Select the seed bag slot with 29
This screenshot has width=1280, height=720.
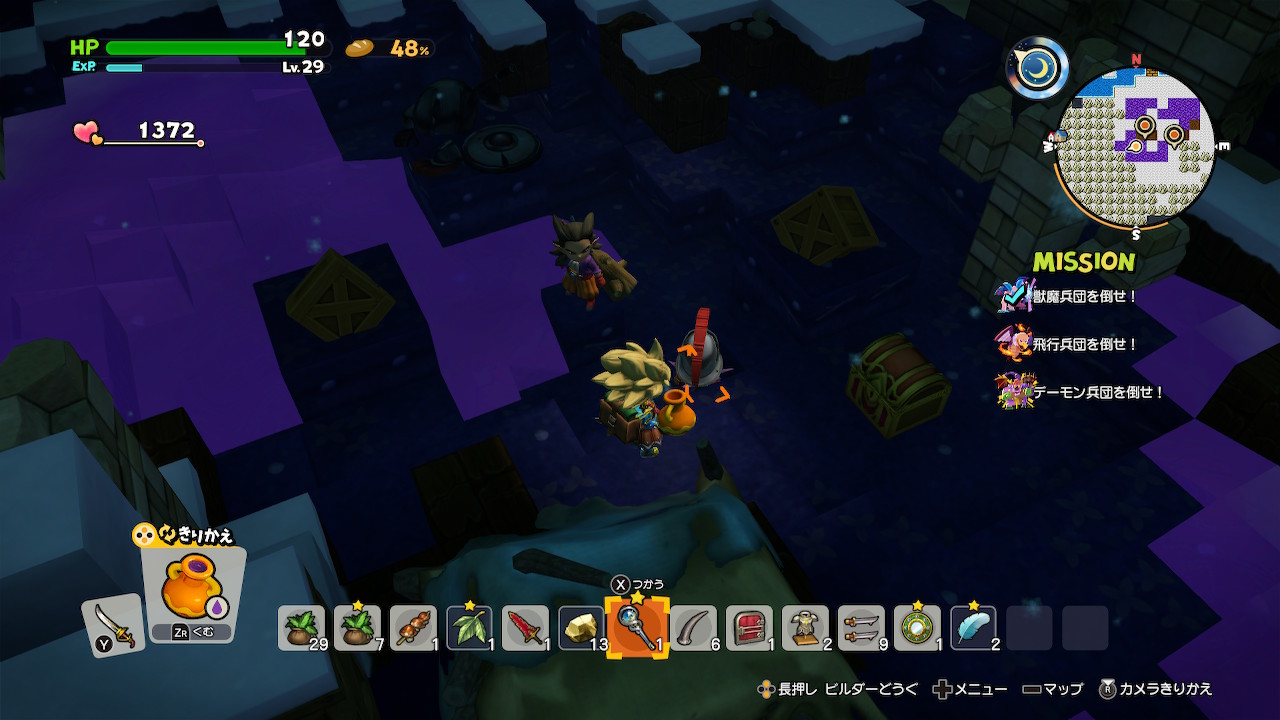click(x=301, y=628)
